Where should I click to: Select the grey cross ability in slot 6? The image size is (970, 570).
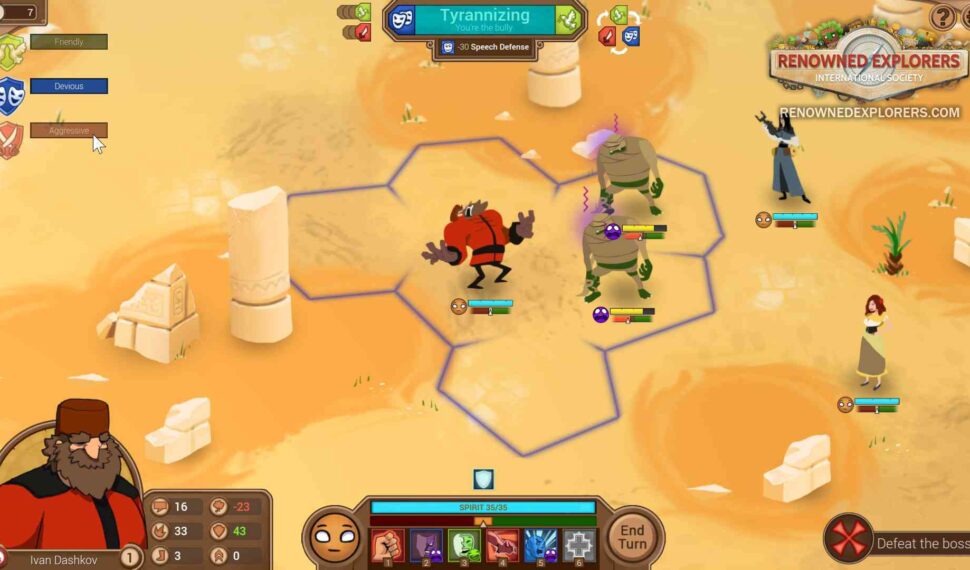click(x=579, y=545)
